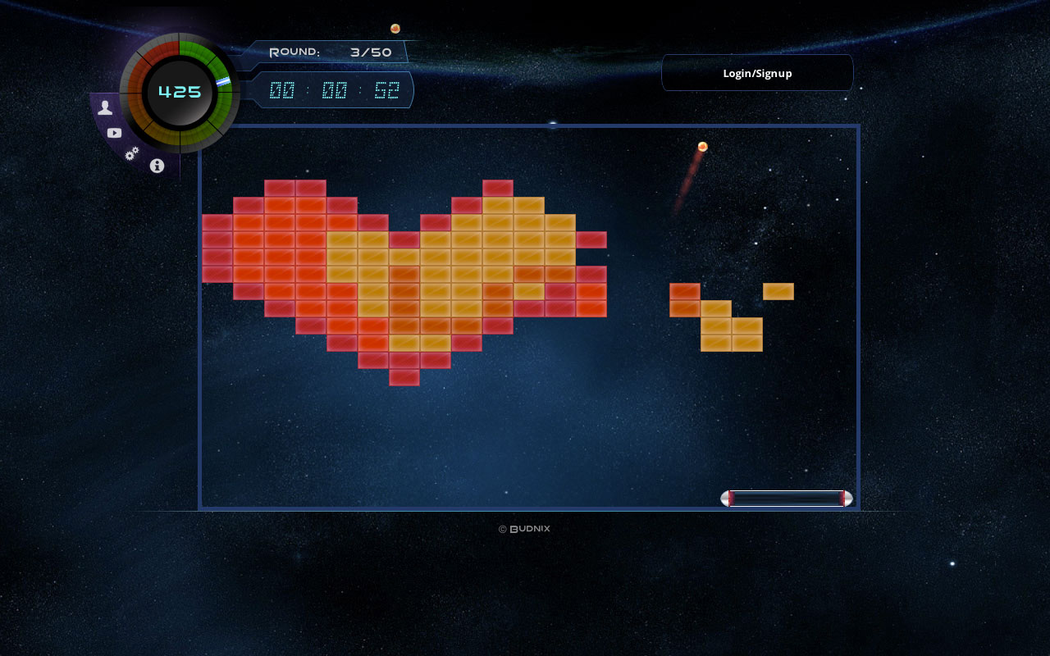Open settings via the gears icon

tap(132, 154)
